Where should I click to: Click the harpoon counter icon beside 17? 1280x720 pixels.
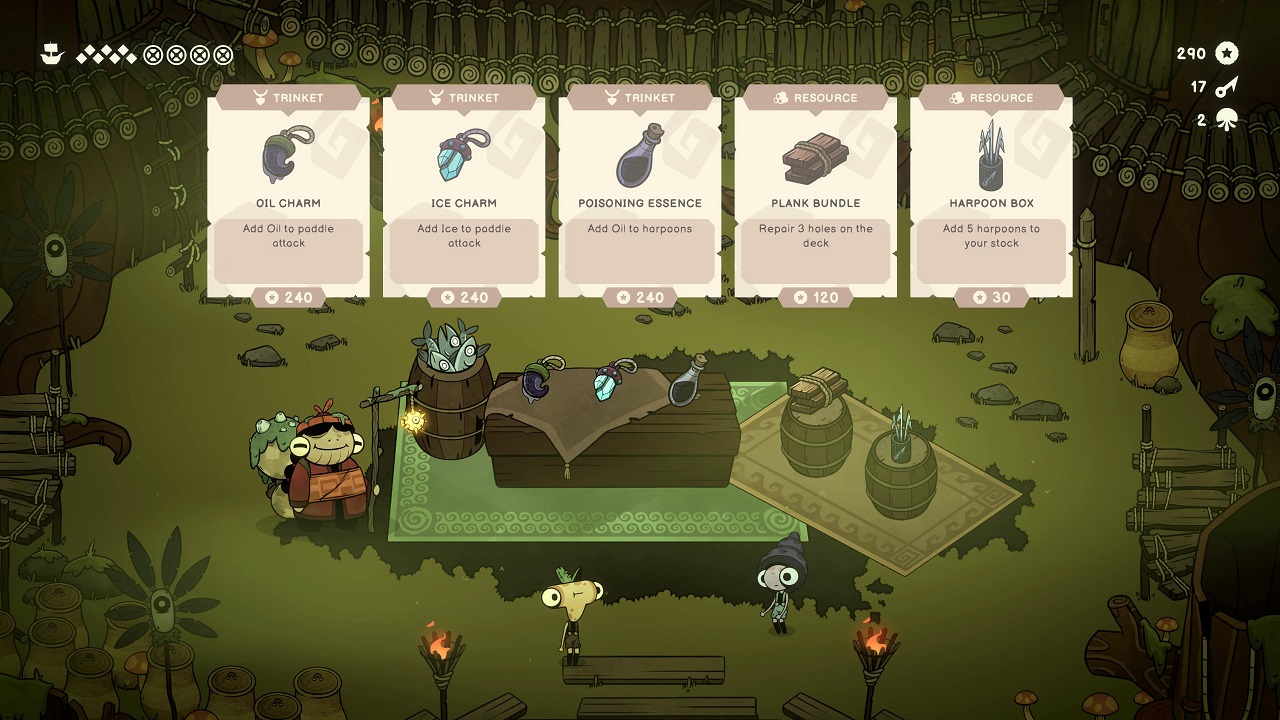click(x=1228, y=86)
